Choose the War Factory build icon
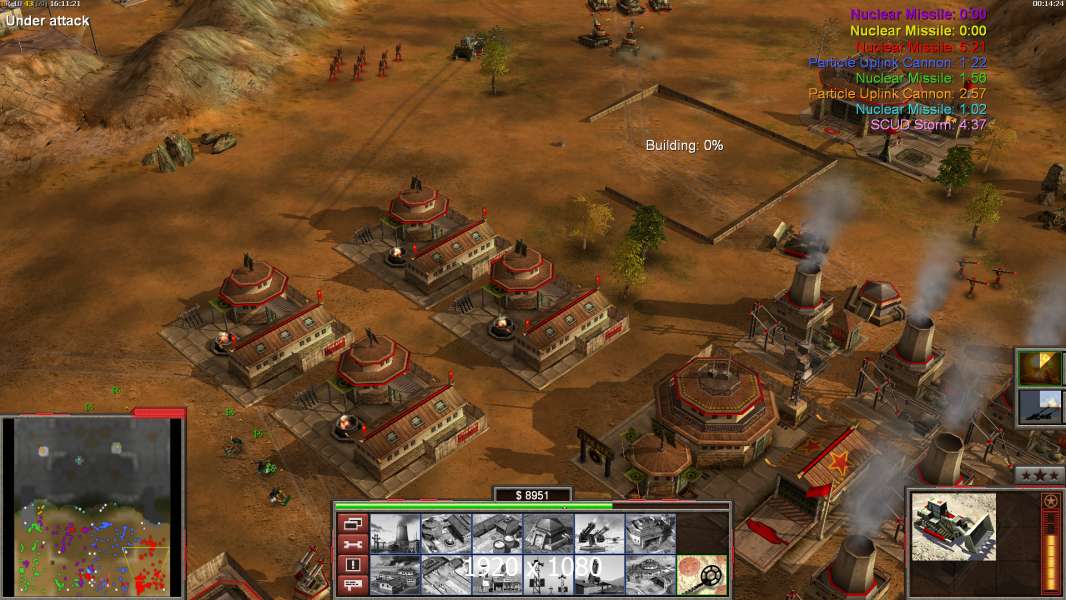 click(650, 534)
